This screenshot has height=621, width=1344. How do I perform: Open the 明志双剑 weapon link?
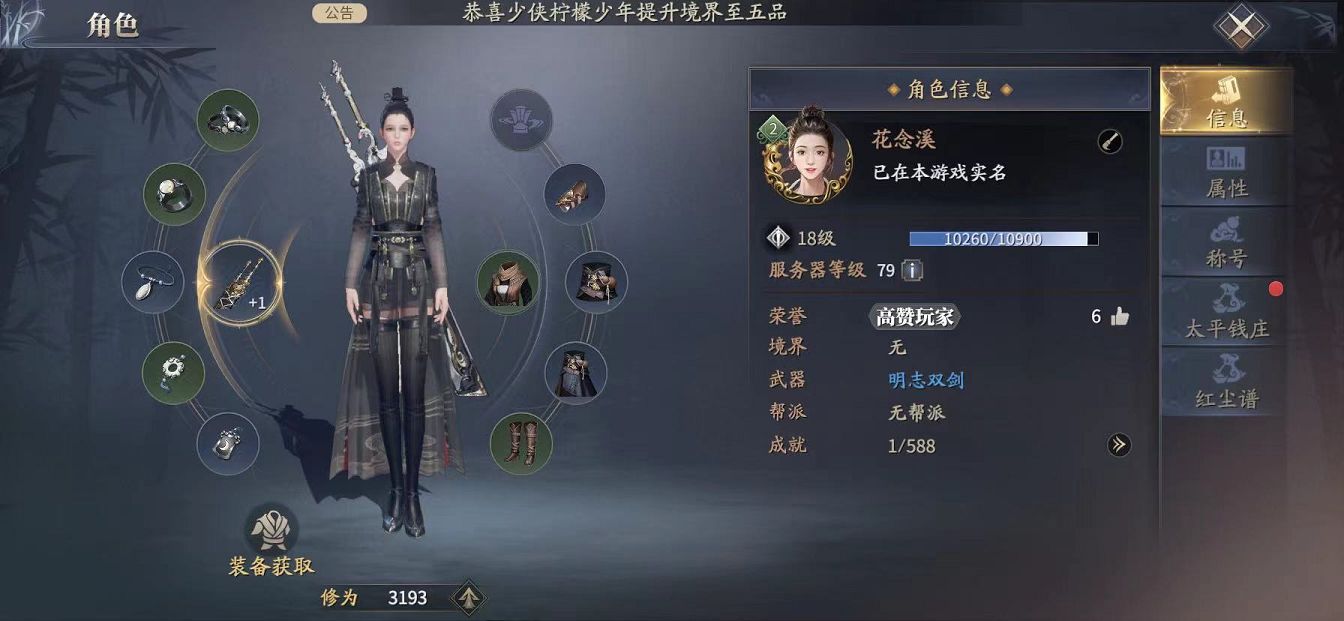(x=926, y=380)
